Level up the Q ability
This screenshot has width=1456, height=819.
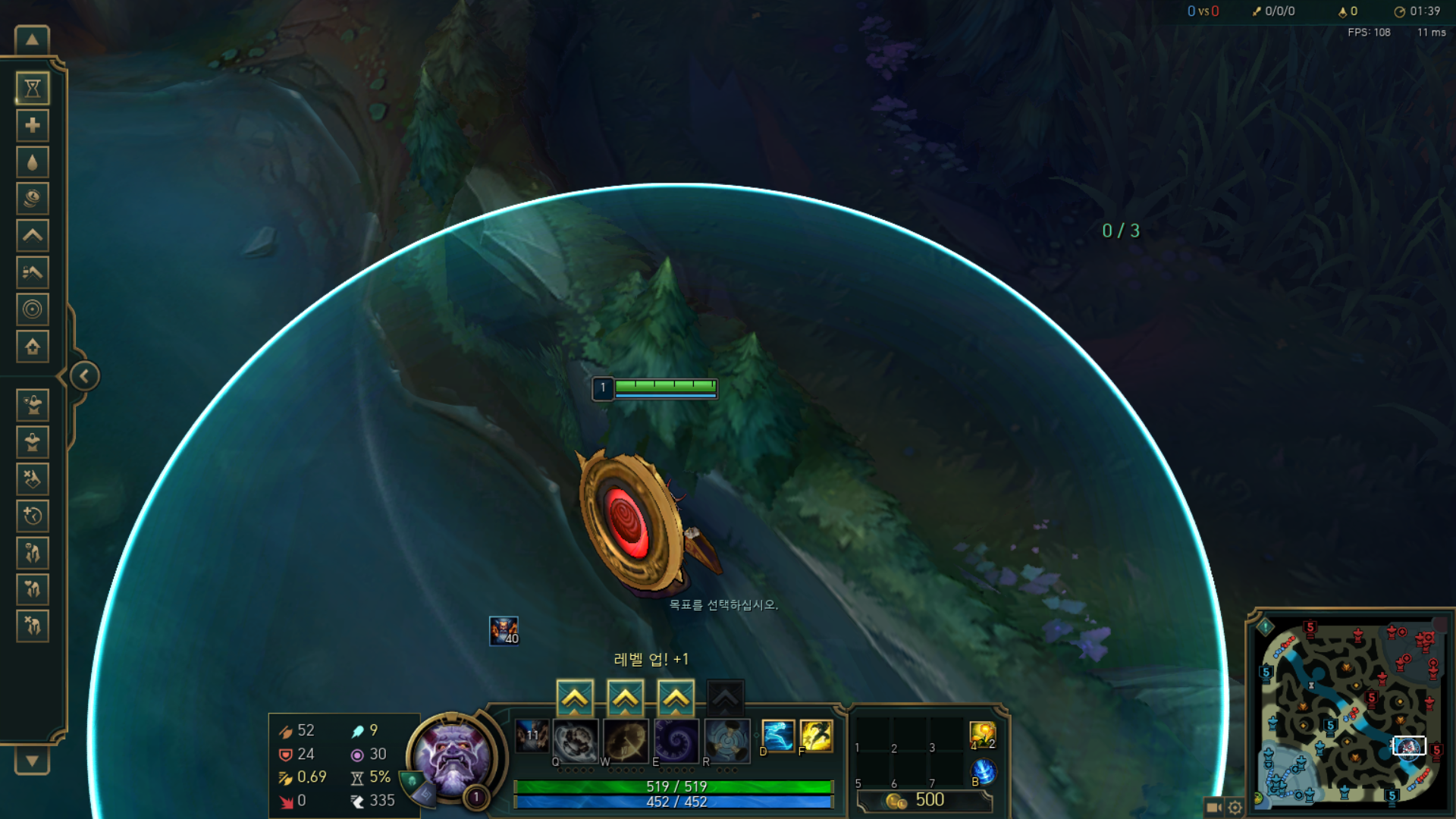575,698
